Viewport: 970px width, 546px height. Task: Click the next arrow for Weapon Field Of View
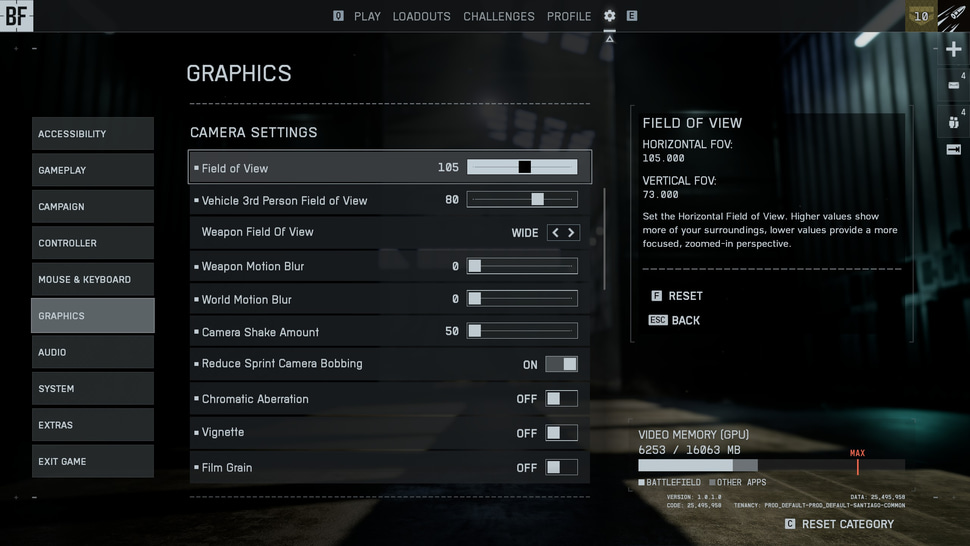pyautogui.click(x=571, y=233)
